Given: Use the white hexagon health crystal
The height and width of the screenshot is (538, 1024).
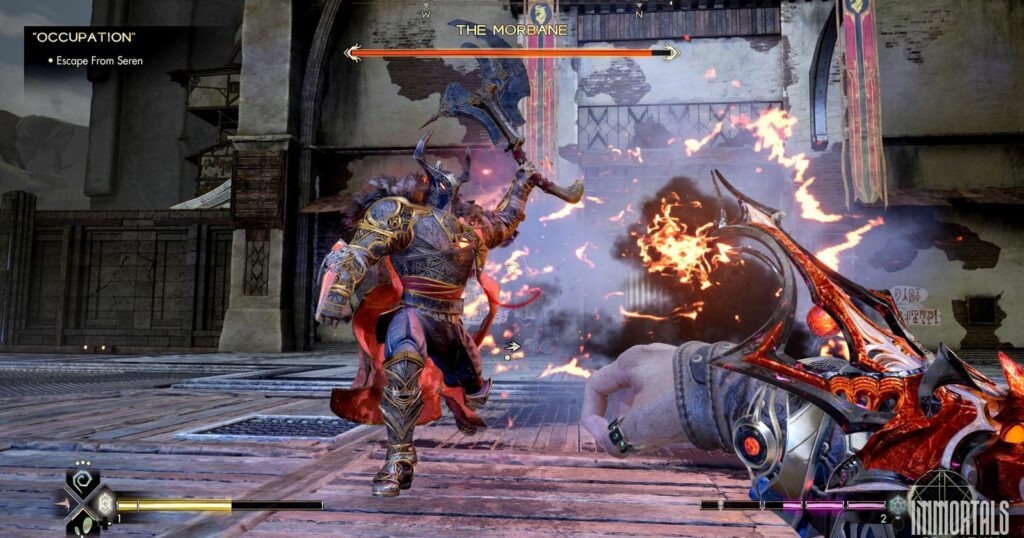Looking at the screenshot, I should click(103, 503).
